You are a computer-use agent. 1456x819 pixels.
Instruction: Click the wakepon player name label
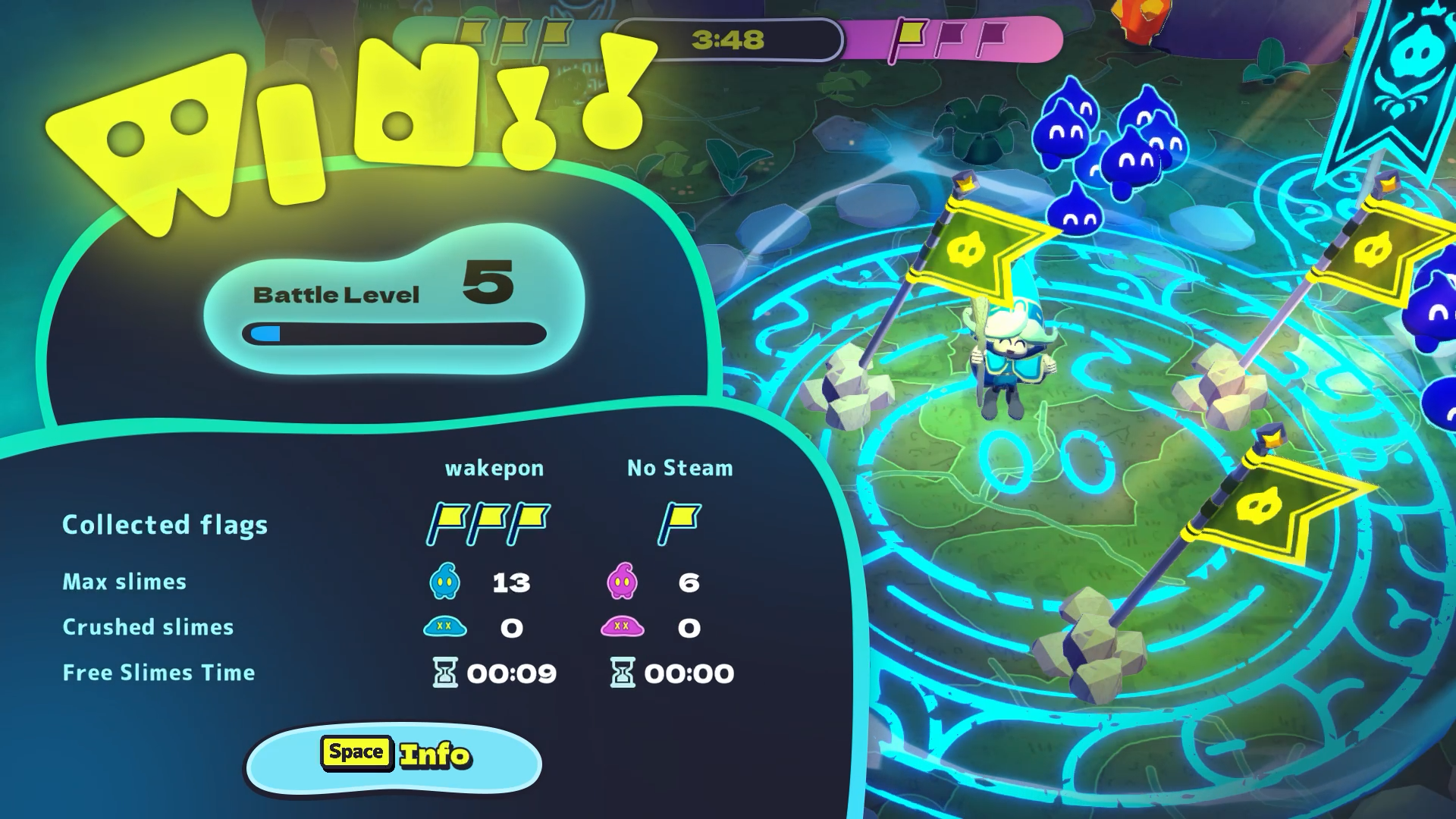pos(494,468)
